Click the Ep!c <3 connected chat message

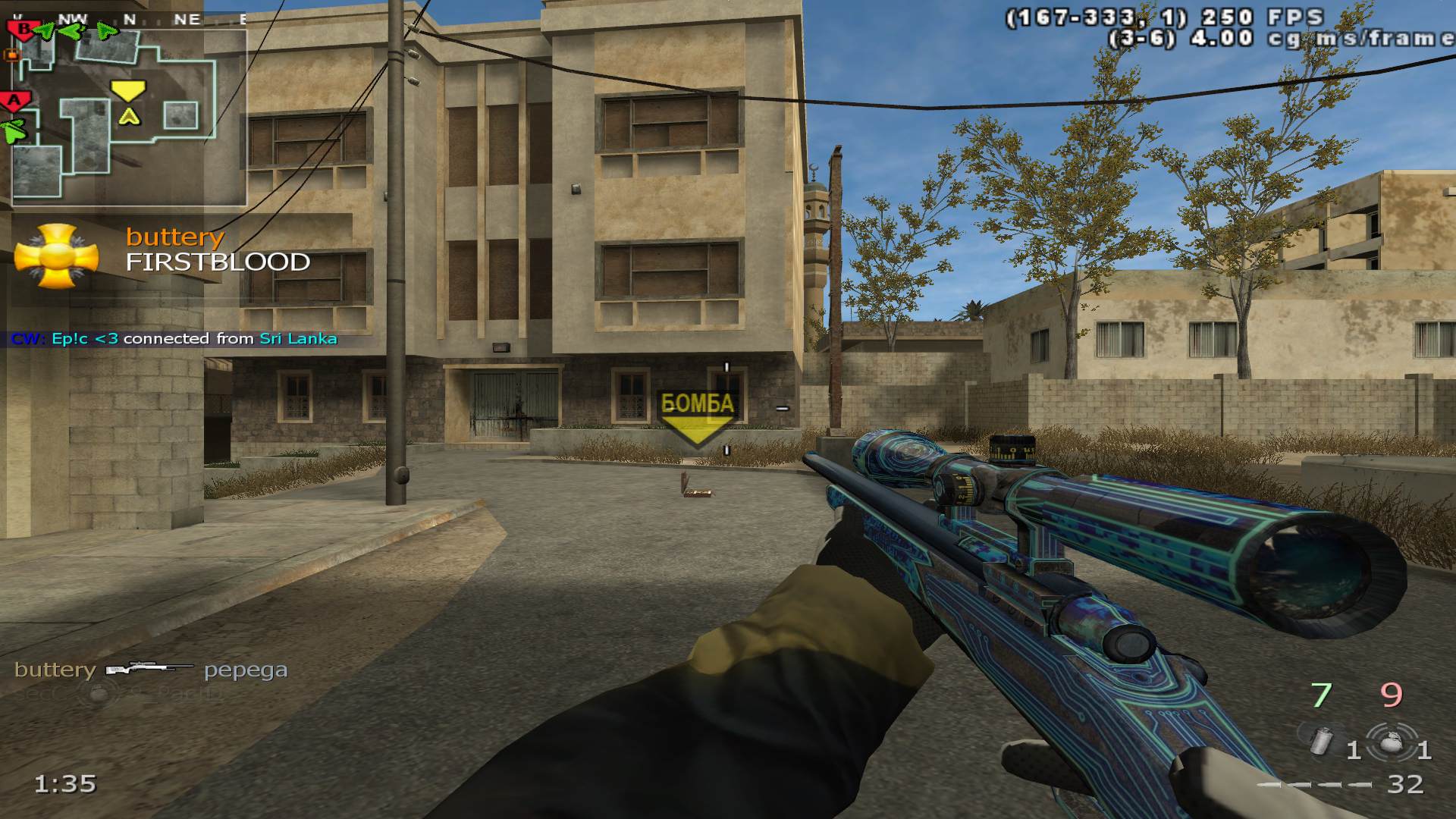click(x=174, y=339)
